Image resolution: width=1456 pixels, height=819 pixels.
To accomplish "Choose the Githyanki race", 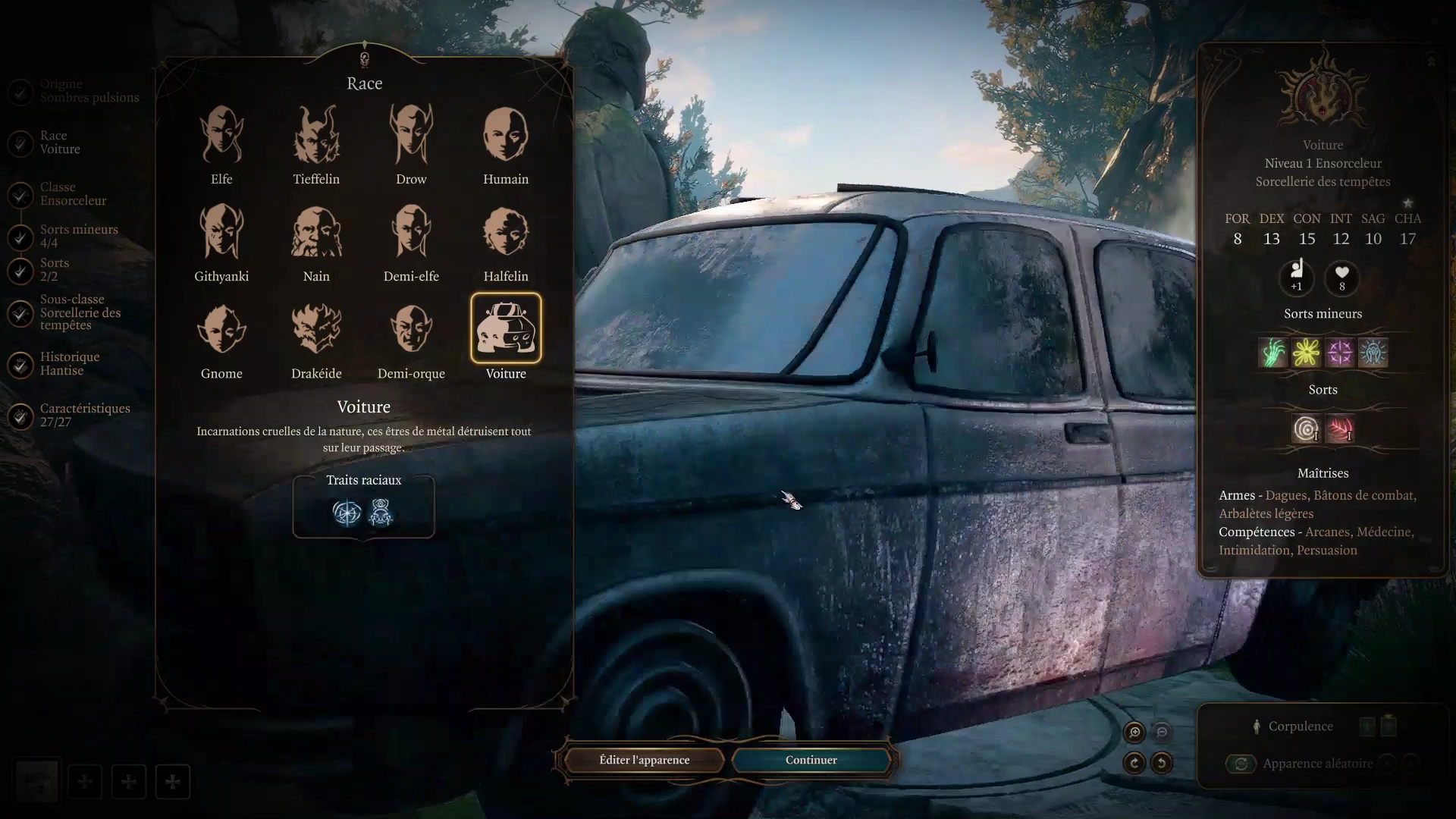I will click(x=221, y=233).
